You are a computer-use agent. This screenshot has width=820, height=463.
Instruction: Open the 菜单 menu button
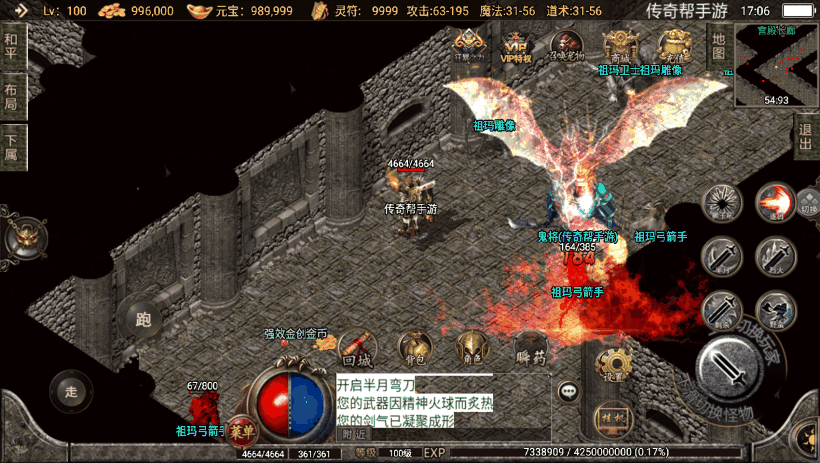tap(241, 430)
